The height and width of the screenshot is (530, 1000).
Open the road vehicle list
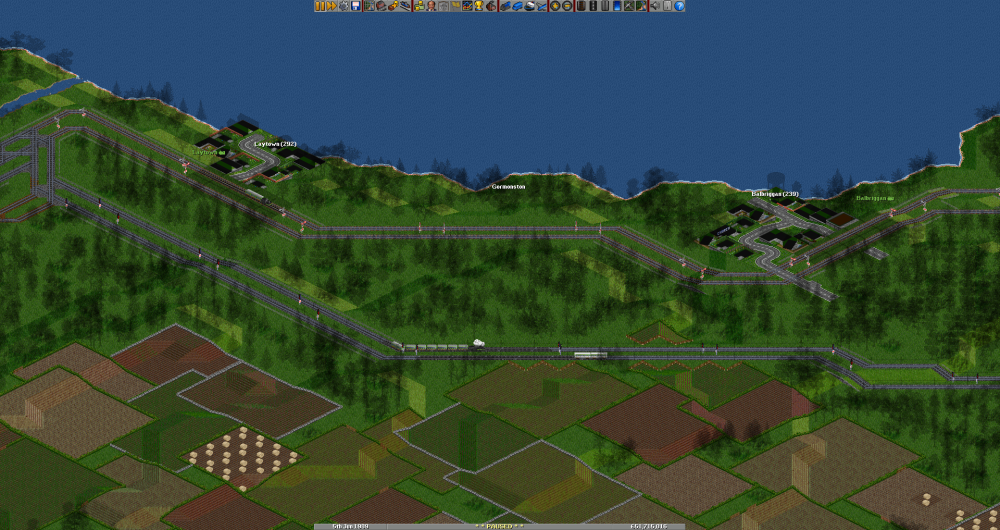pos(517,6)
